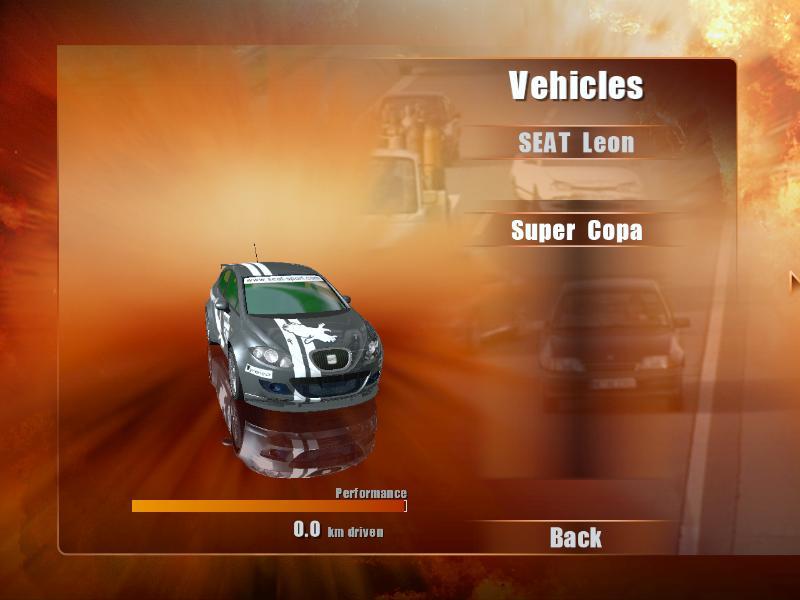Select the SEAT Leon vehicle entry
The width and height of the screenshot is (800, 600).
(576, 143)
